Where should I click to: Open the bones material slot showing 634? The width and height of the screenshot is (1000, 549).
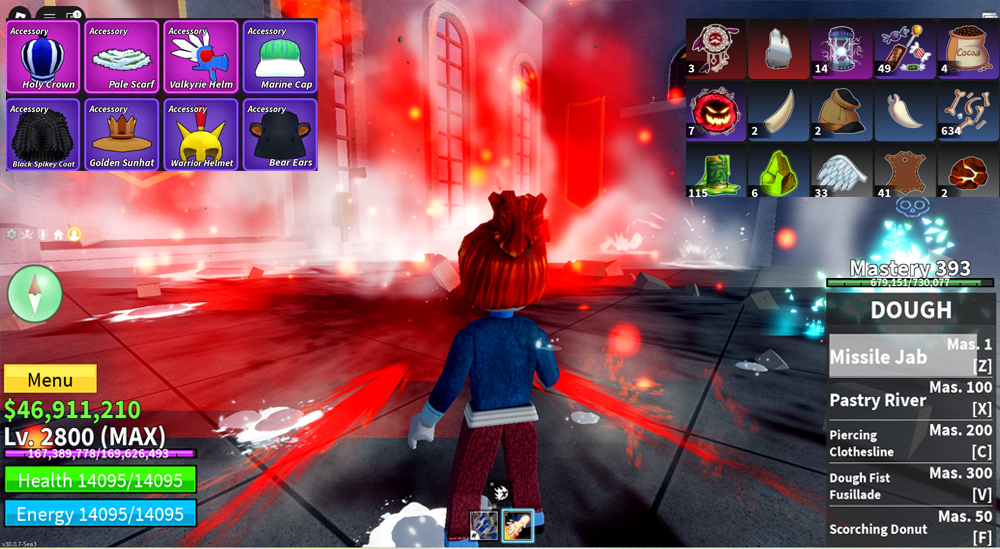(966, 111)
